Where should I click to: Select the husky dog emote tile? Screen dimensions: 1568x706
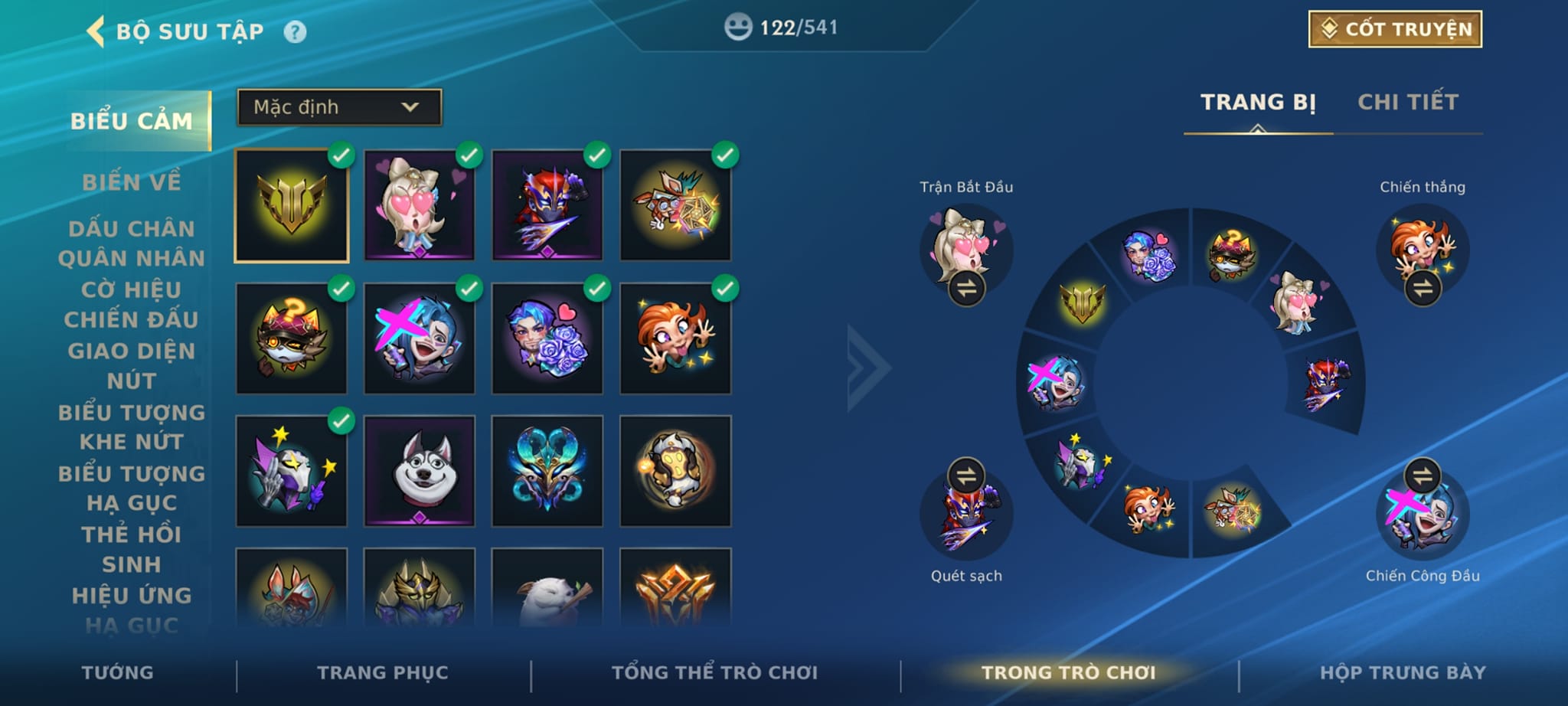(x=420, y=470)
